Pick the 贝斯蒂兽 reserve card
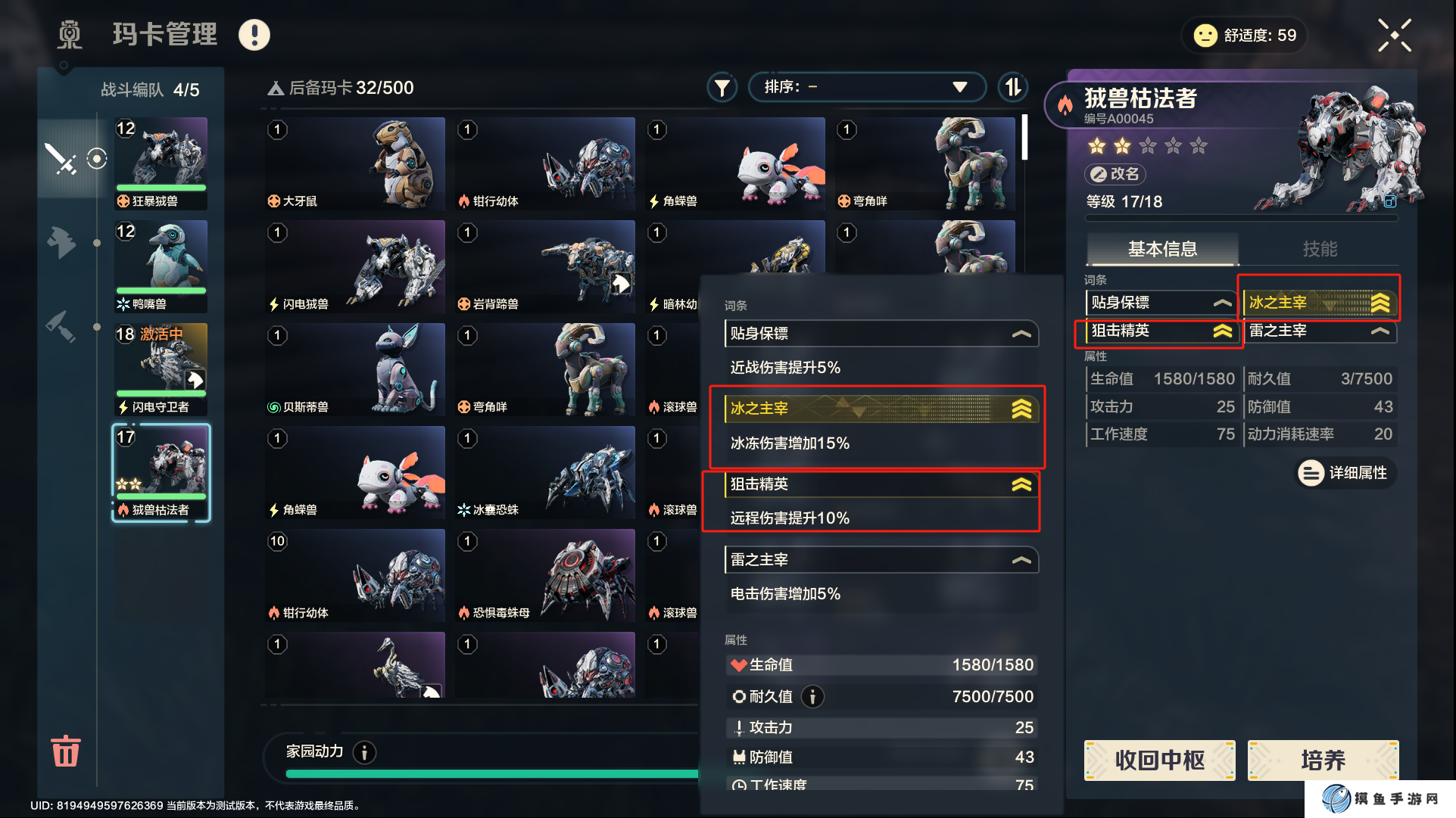 coord(355,369)
